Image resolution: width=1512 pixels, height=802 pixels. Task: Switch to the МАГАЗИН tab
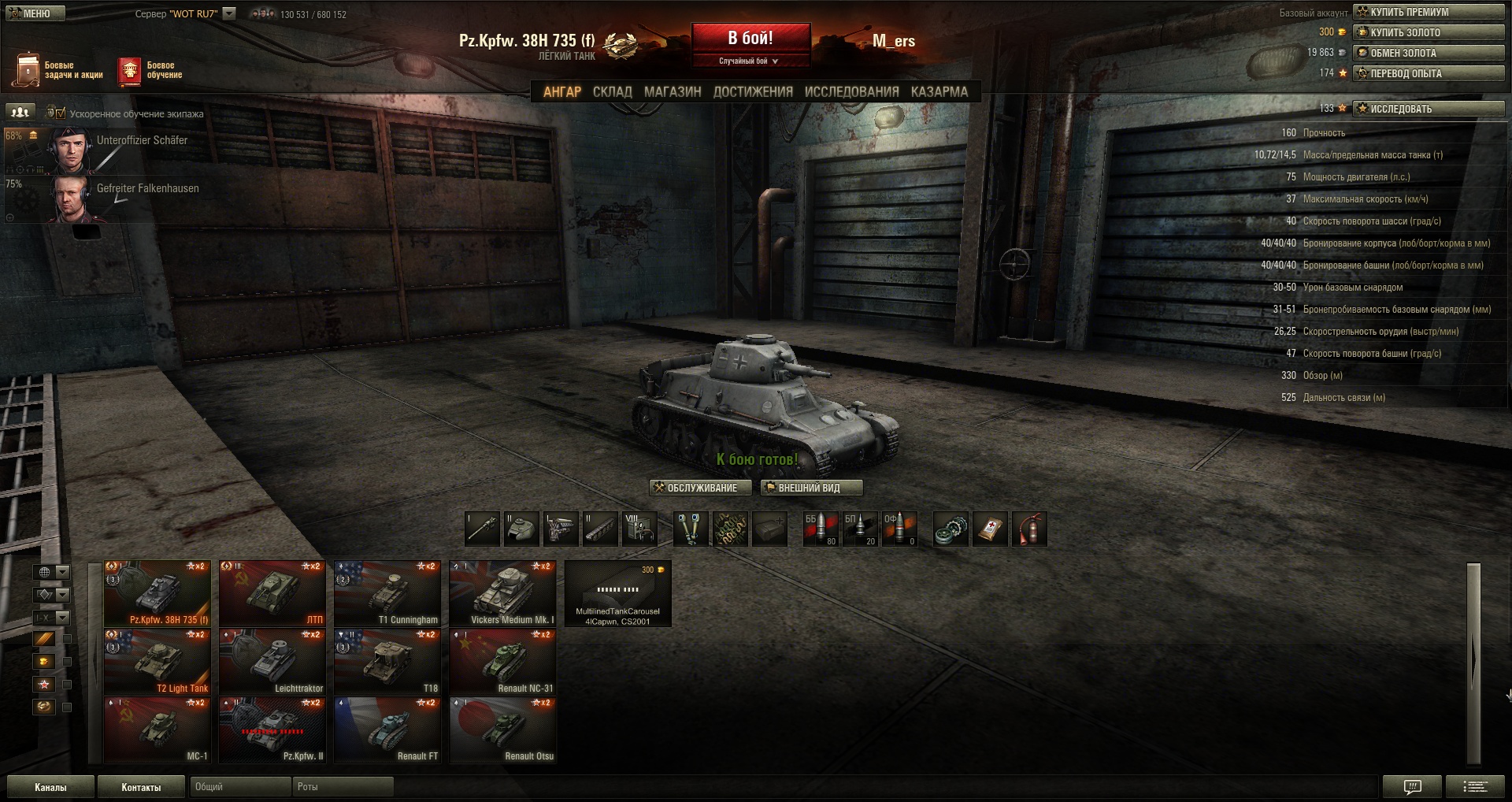[673, 92]
